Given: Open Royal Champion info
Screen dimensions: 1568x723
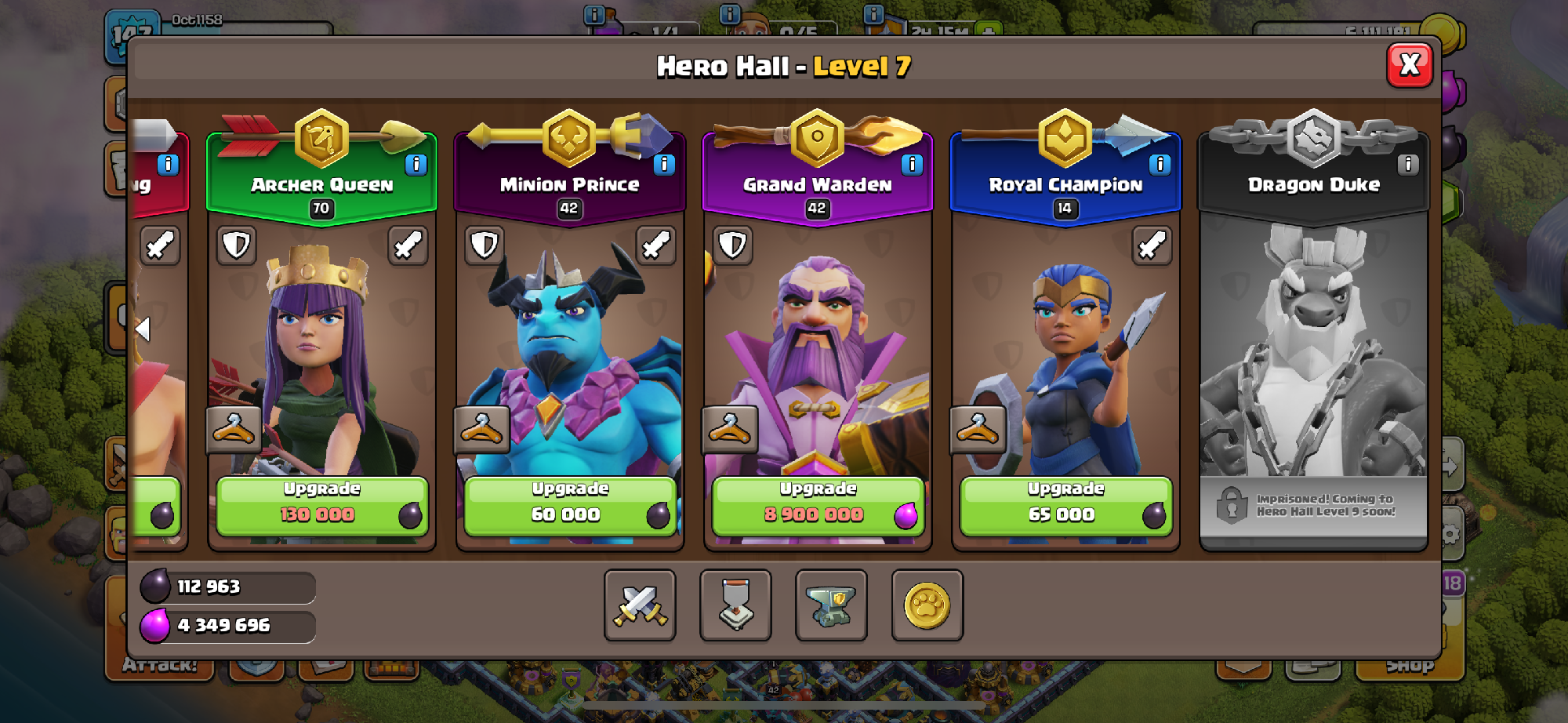Looking at the screenshot, I should (x=1159, y=165).
